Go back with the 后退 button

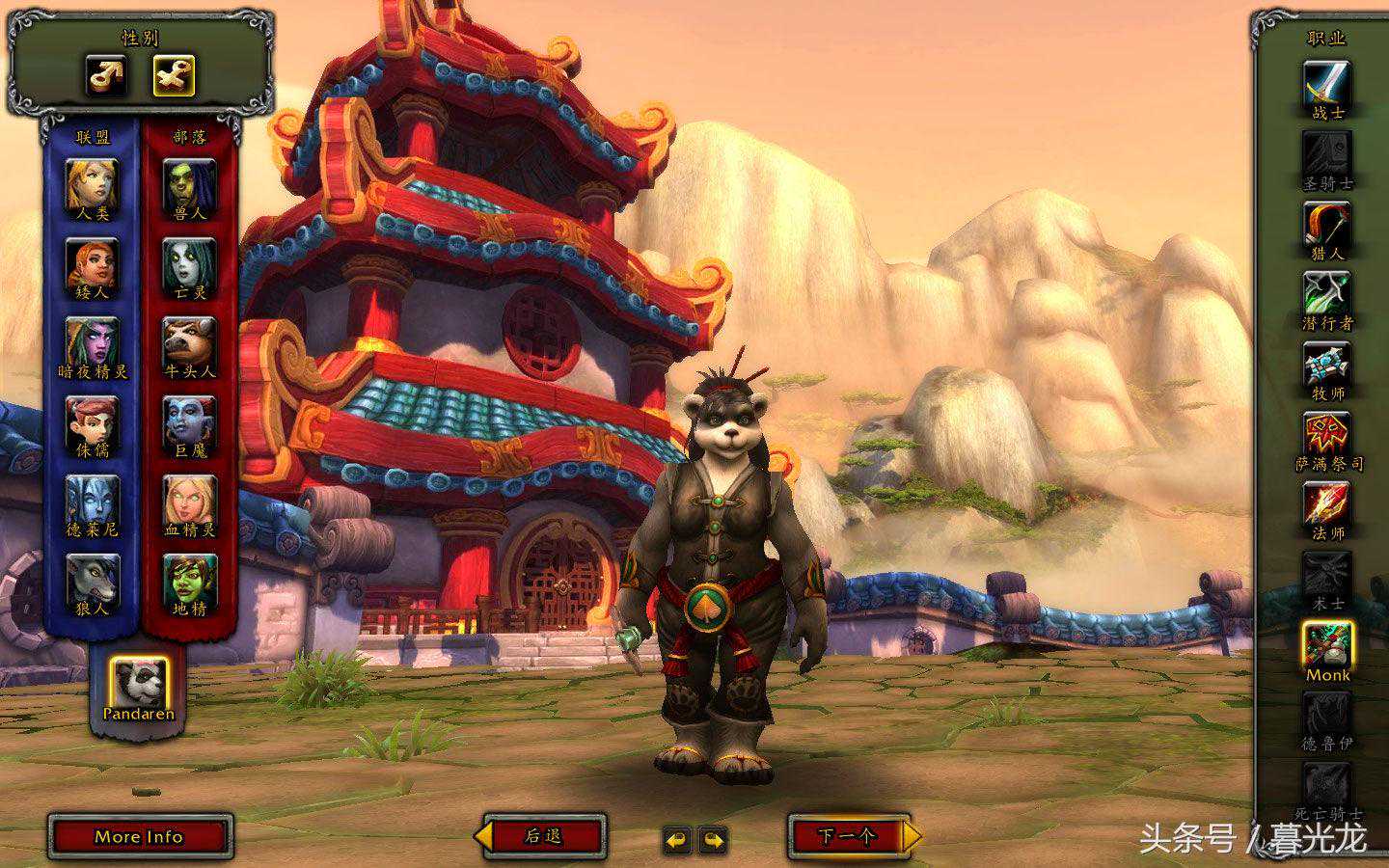click(x=545, y=836)
